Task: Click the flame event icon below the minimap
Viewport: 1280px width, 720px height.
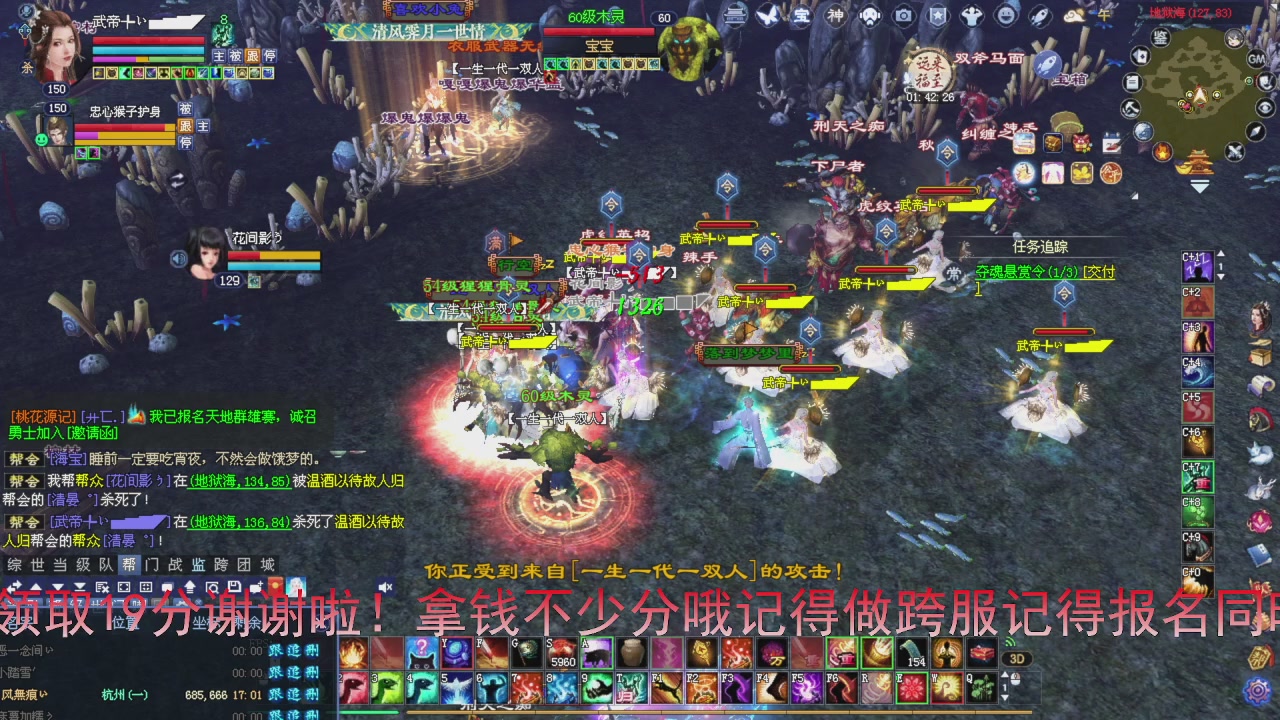Action: click(x=1162, y=152)
